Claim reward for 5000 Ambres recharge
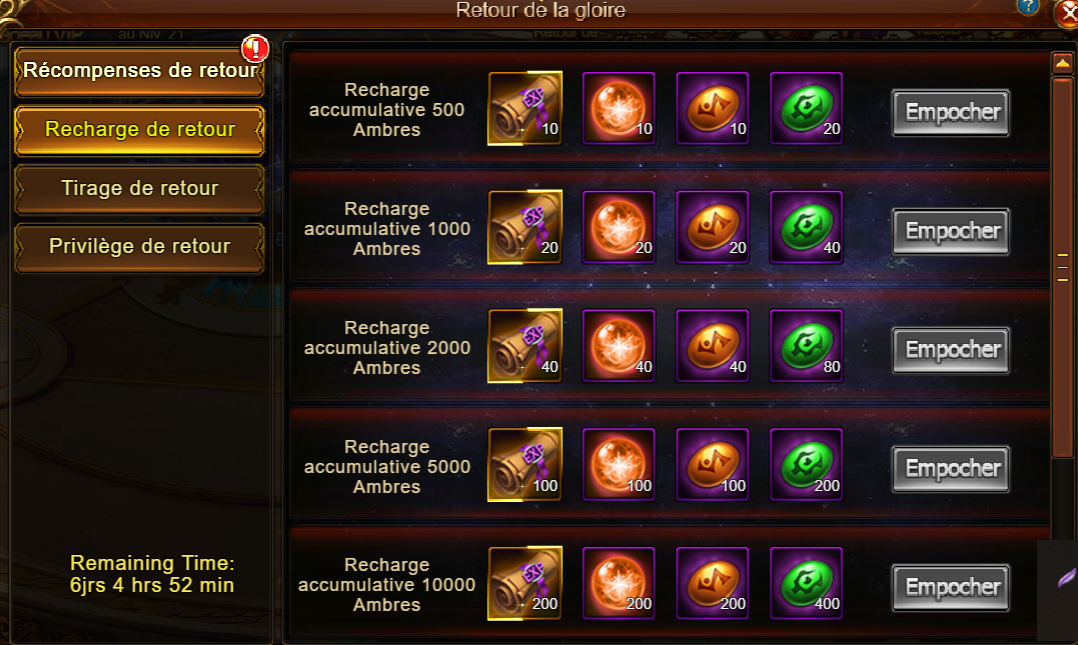Image resolution: width=1078 pixels, height=645 pixels. [x=951, y=468]
